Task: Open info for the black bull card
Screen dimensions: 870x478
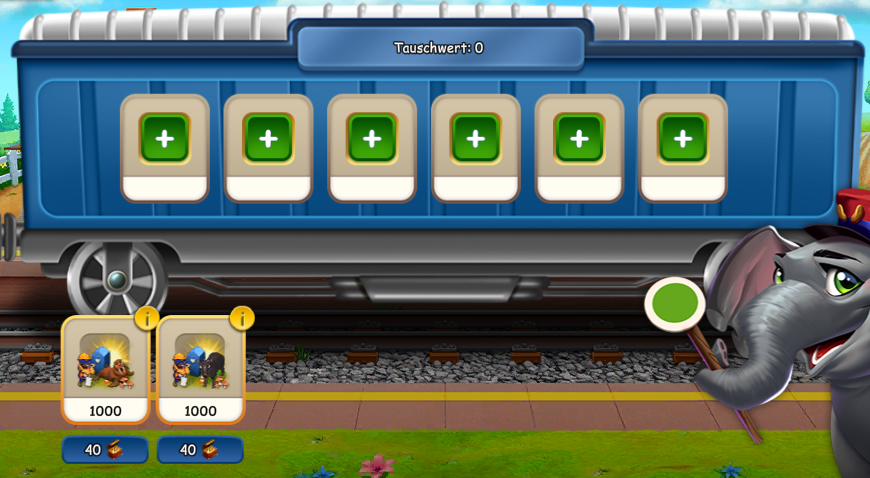Action: click(x=242, y=318)
